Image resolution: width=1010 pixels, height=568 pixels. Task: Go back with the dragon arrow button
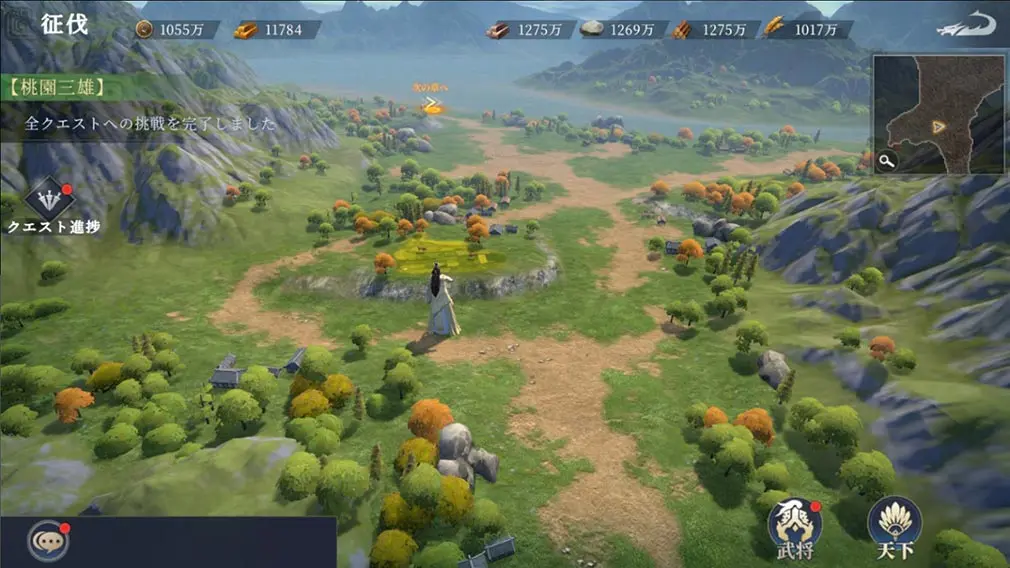[966, 26]
